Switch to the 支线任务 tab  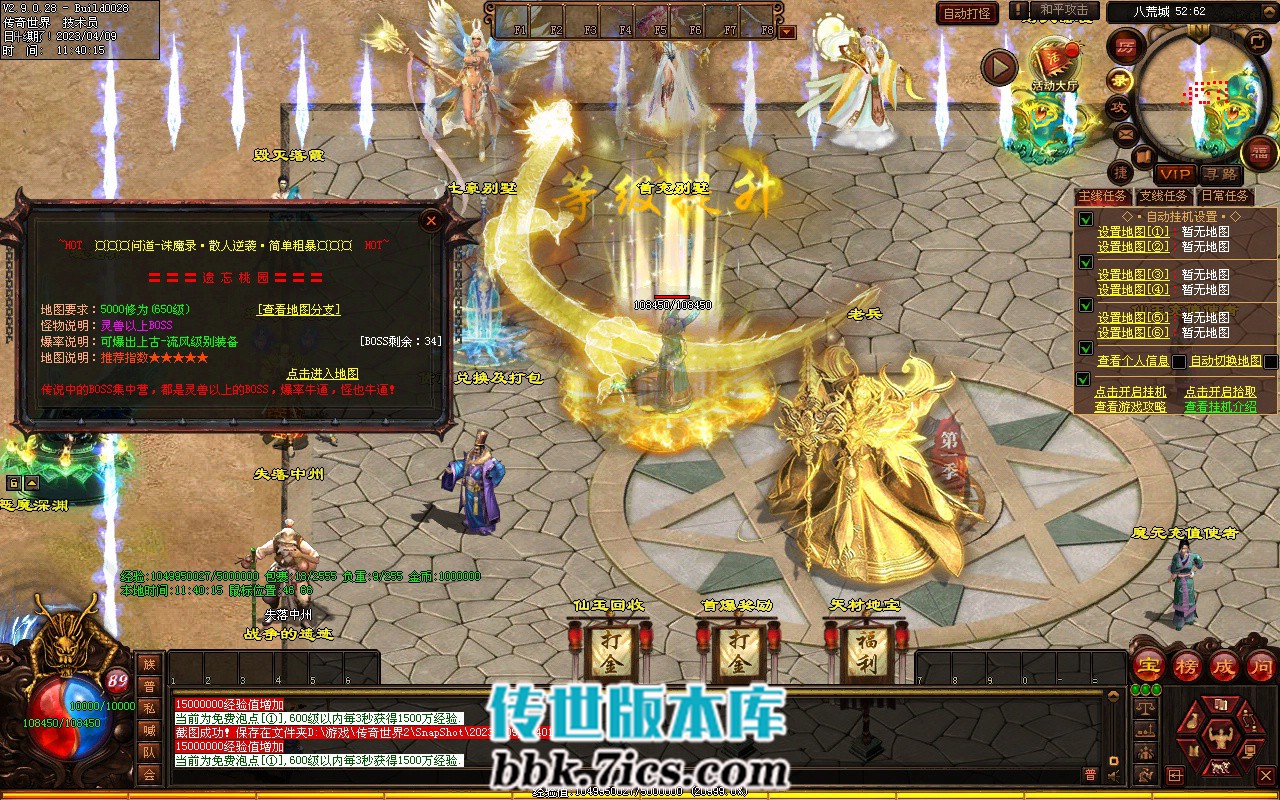click(1164, 196)
